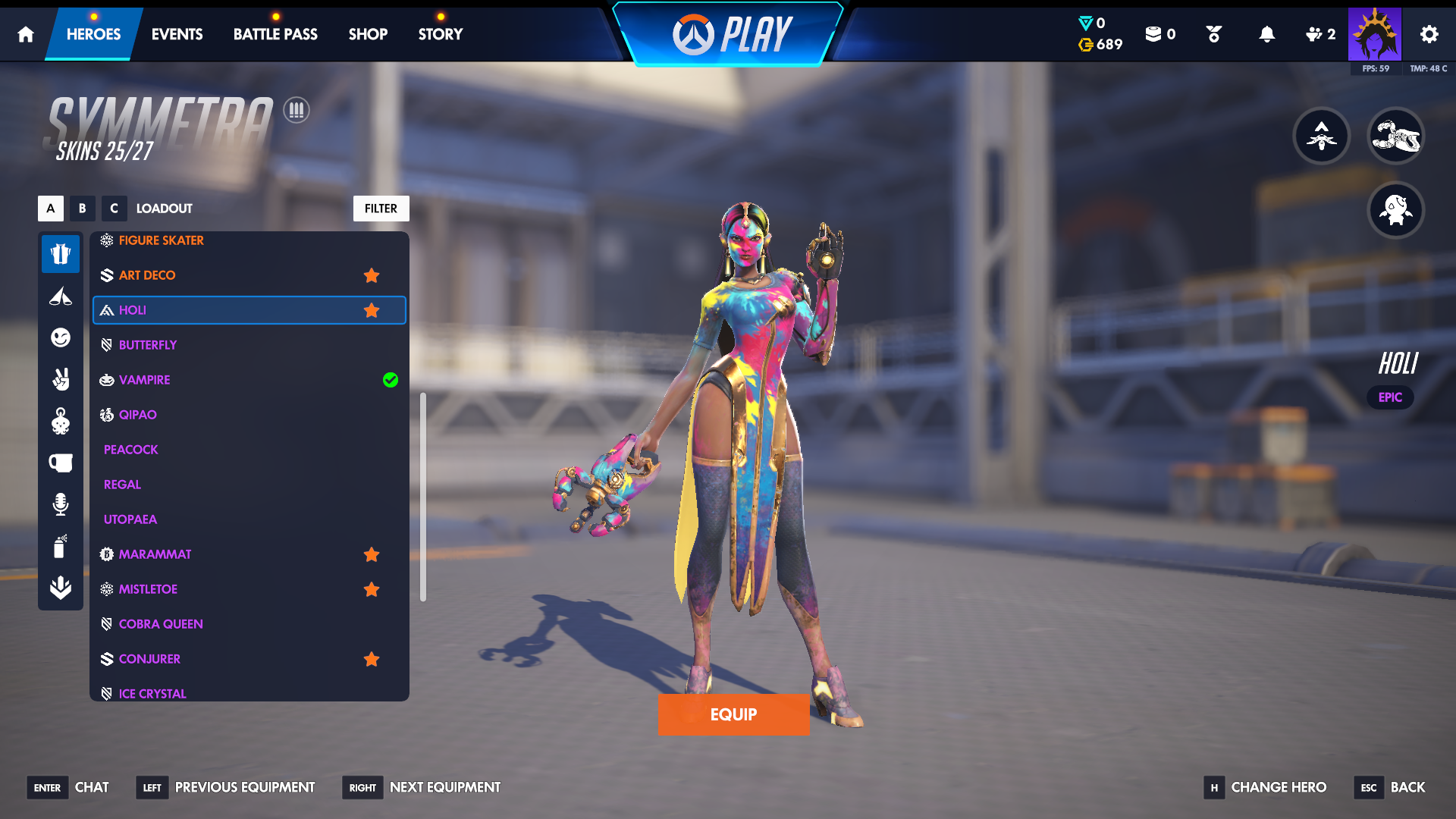
Task: Equip the Holi skin
Action: (733, 714)
